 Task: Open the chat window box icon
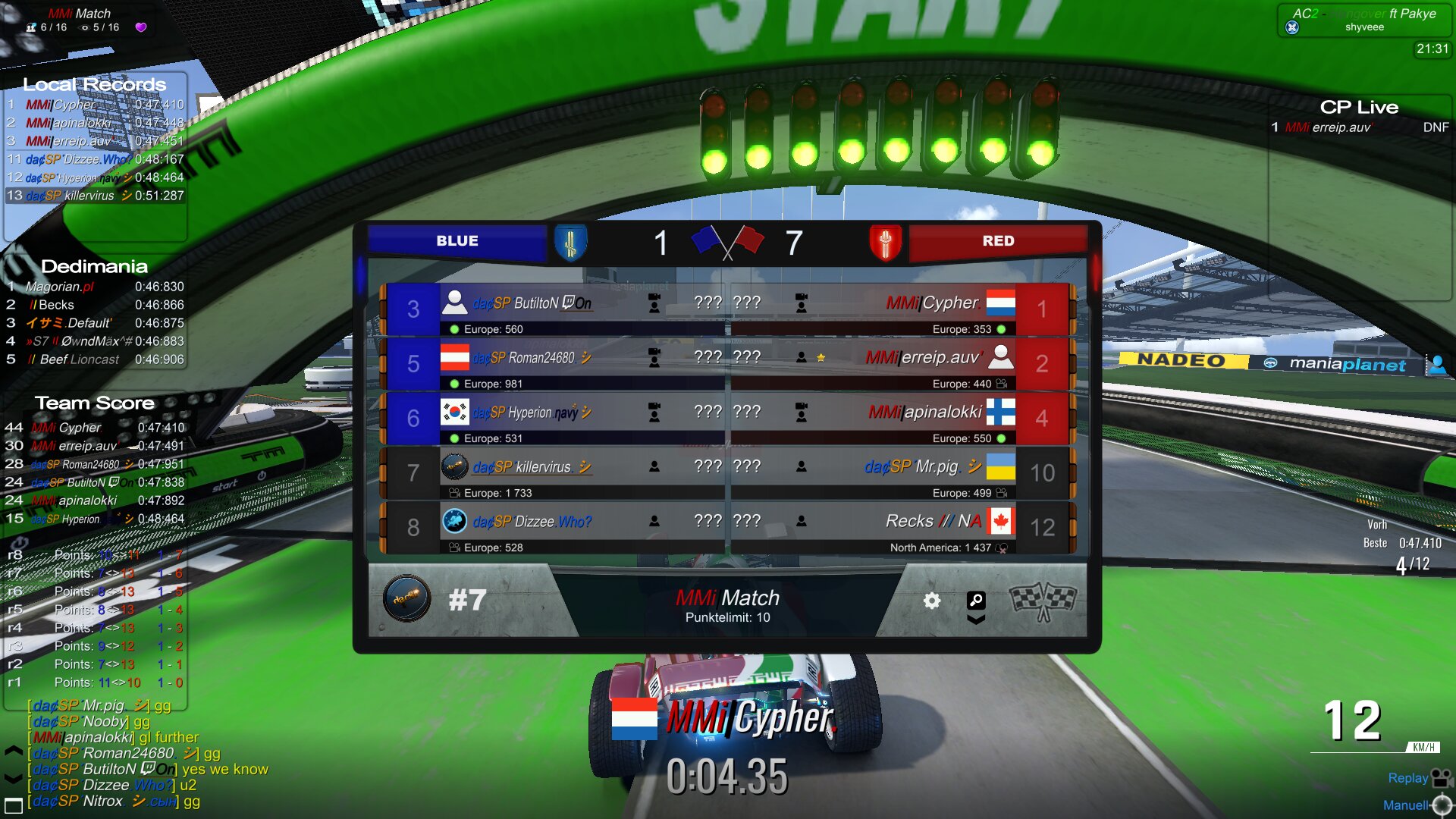point(14,805)
